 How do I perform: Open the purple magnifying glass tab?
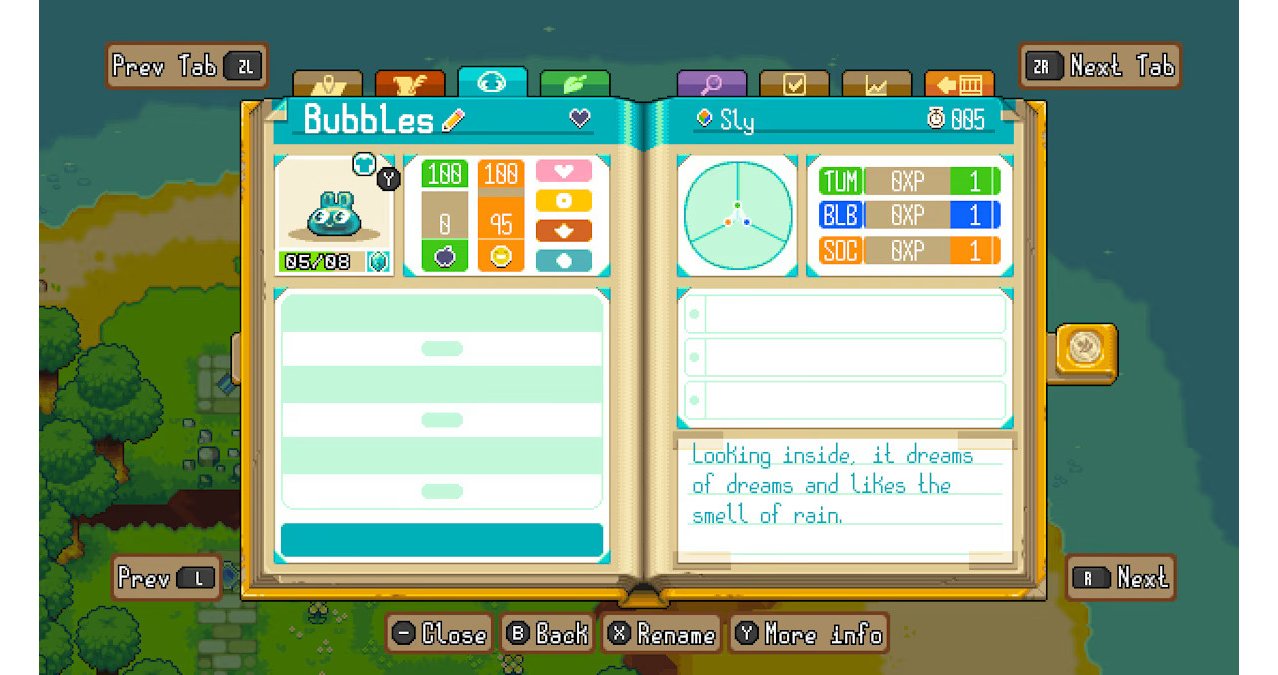(711, 84)
